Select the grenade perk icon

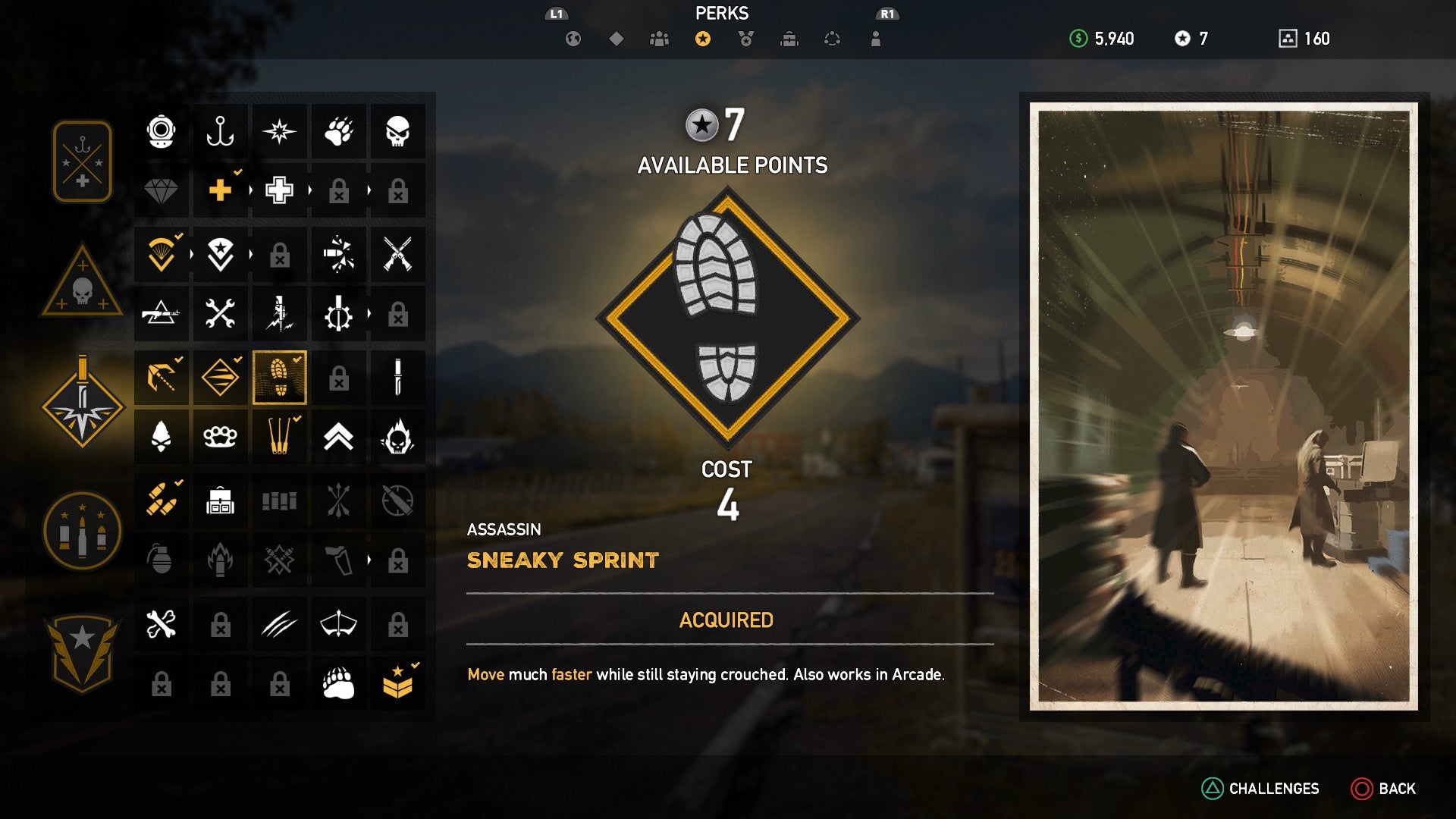point(161,559)
